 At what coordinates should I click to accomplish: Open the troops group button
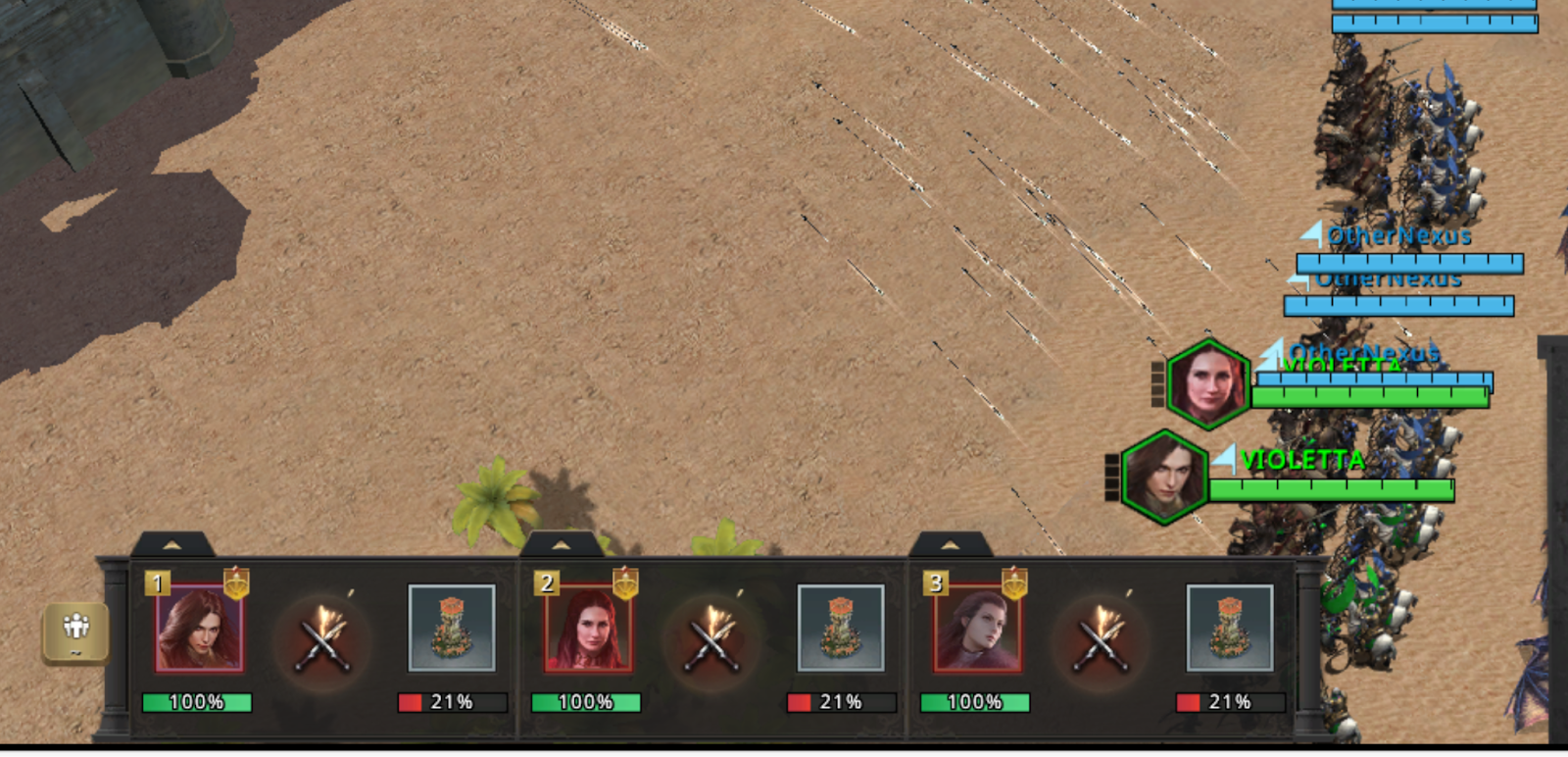point(75,631)
